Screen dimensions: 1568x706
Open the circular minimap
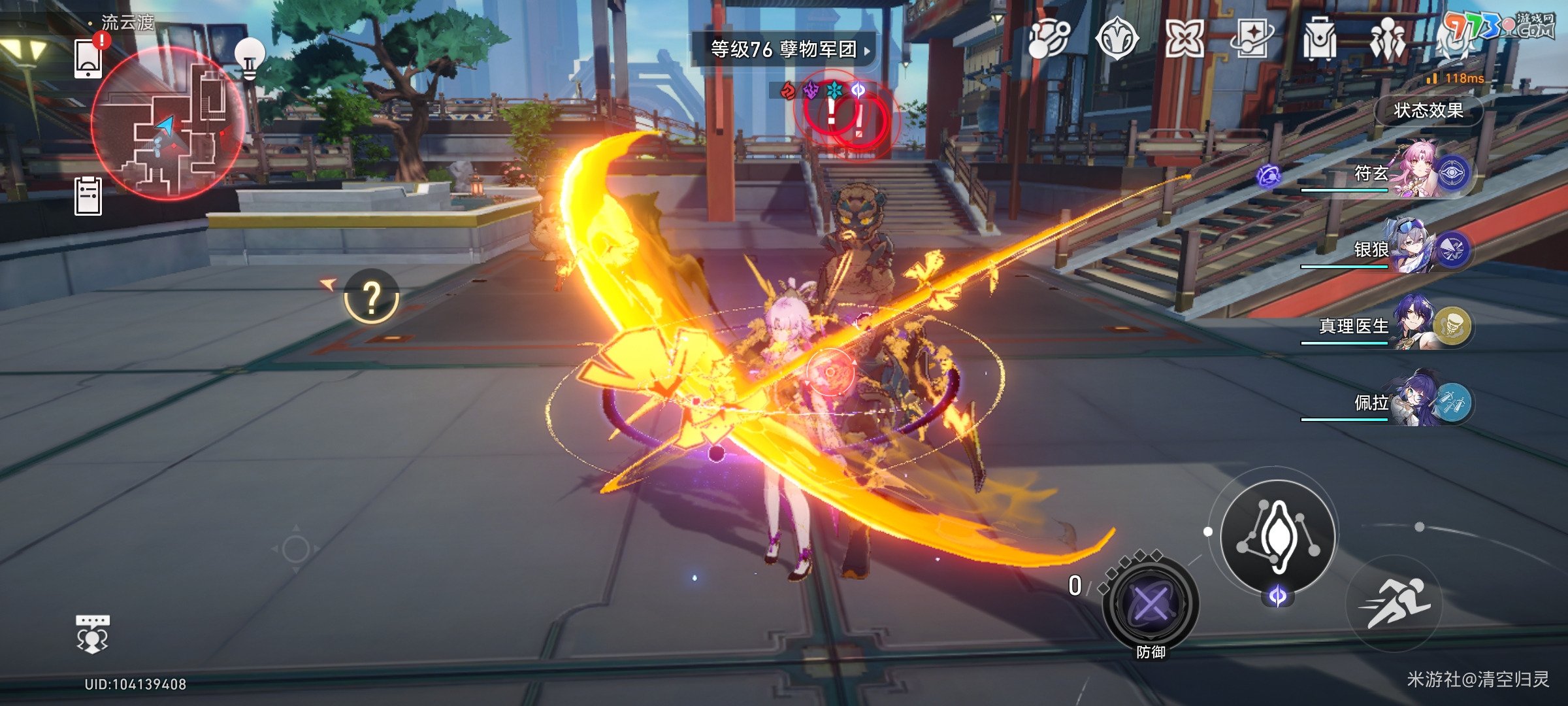click(168, 123)
